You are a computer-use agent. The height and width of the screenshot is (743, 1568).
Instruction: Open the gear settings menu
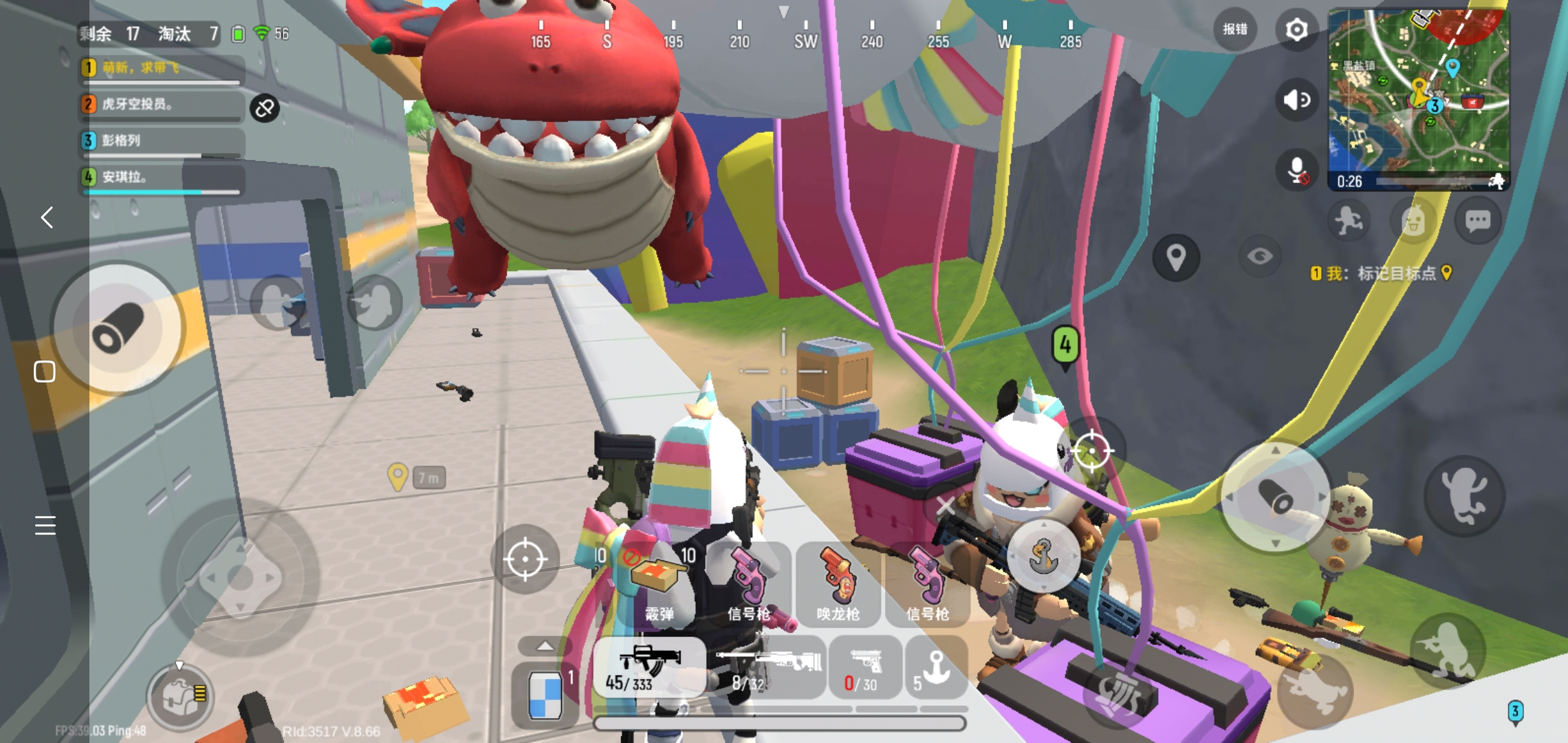(x=1296, y=30)
